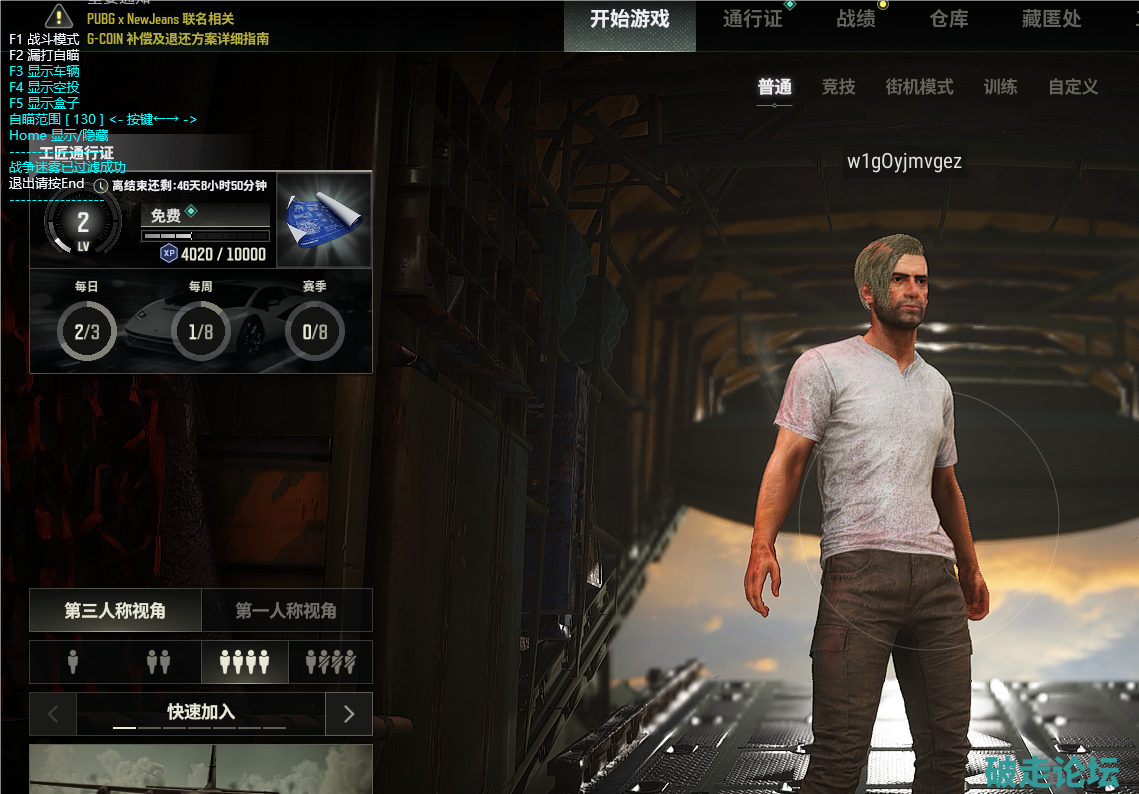Choose 街机模式
This screenshot has width=1139, height=794.
click(919, 87)
